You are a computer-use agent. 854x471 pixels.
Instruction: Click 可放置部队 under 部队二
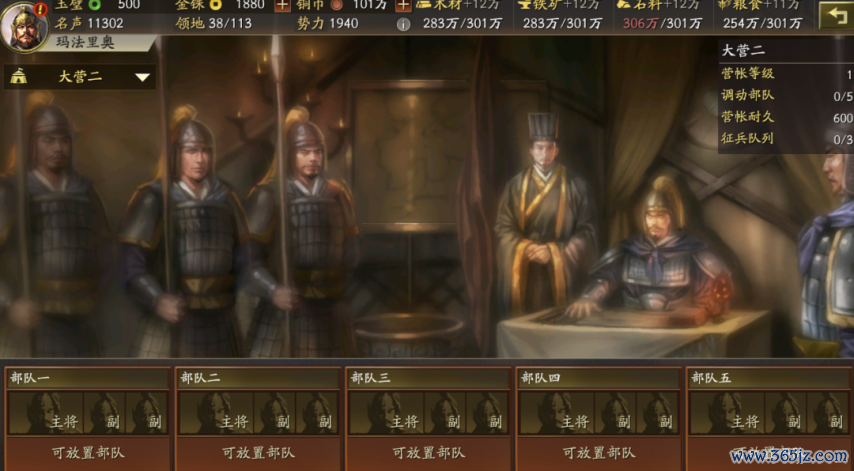(x=258, y=452)
